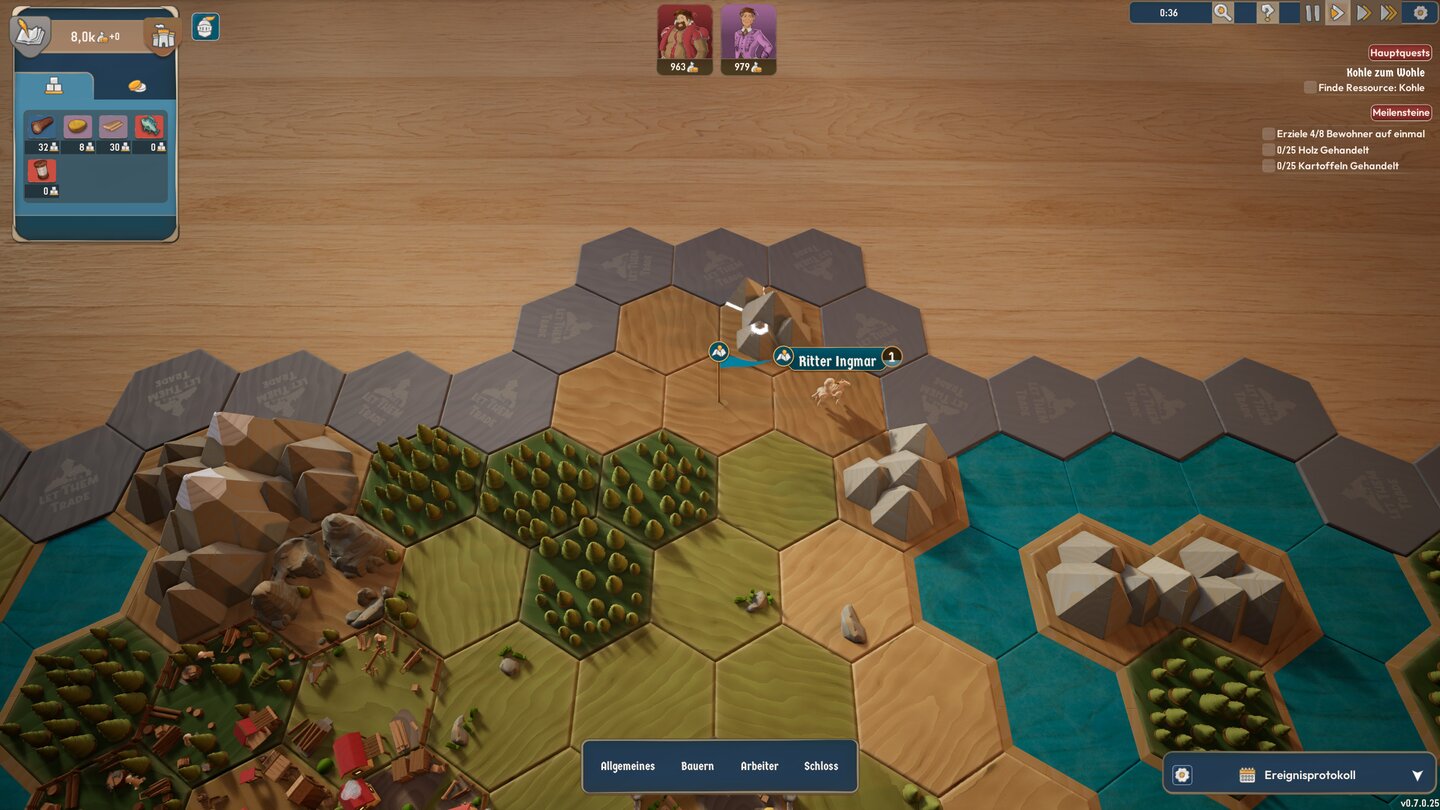Screen dimensions: 1440x810
Task: Click the castle shield icon
Action: pyautogui.click(x=162, y=36)
